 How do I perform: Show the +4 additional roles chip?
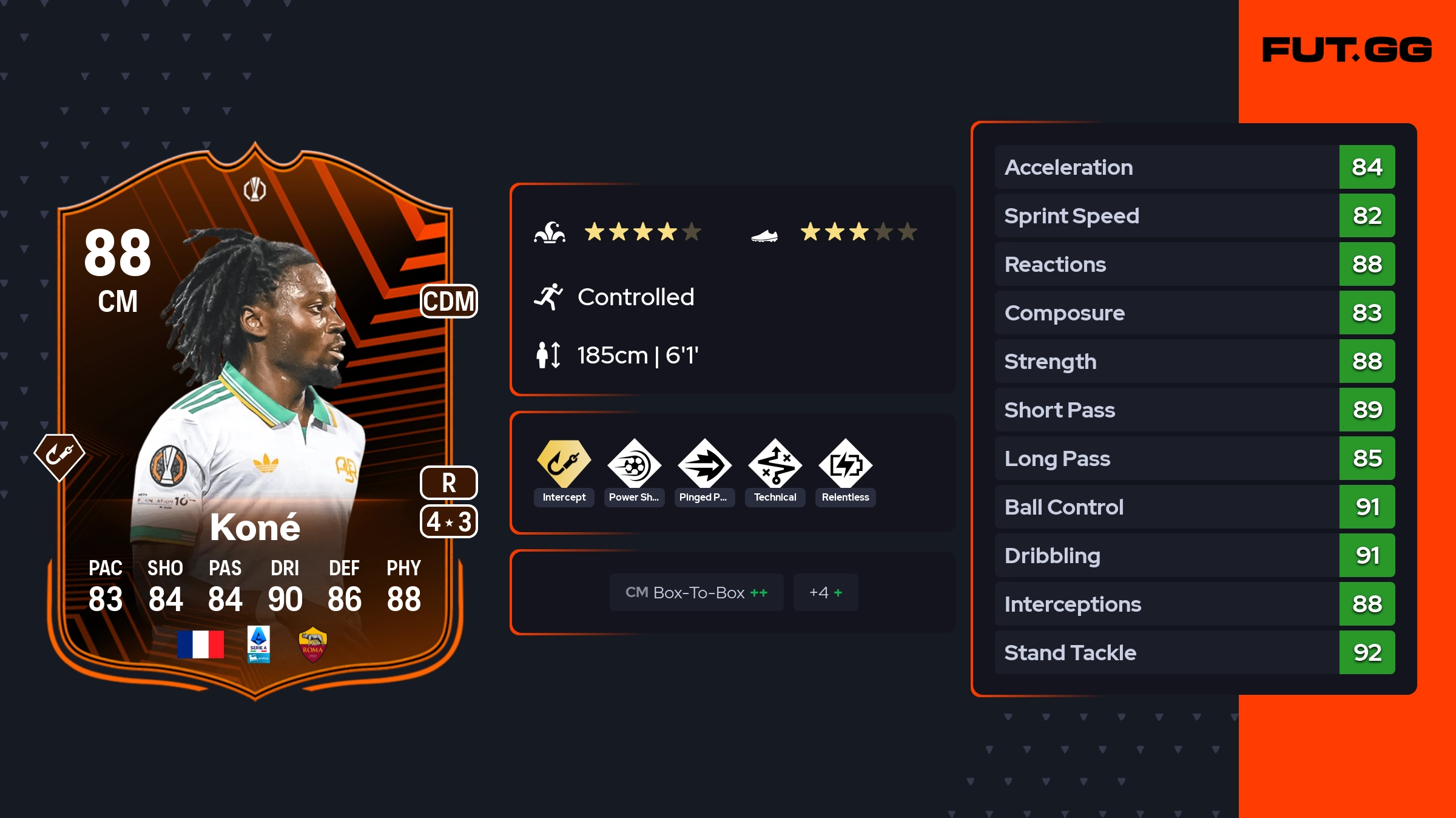click(x=825, y=592)
